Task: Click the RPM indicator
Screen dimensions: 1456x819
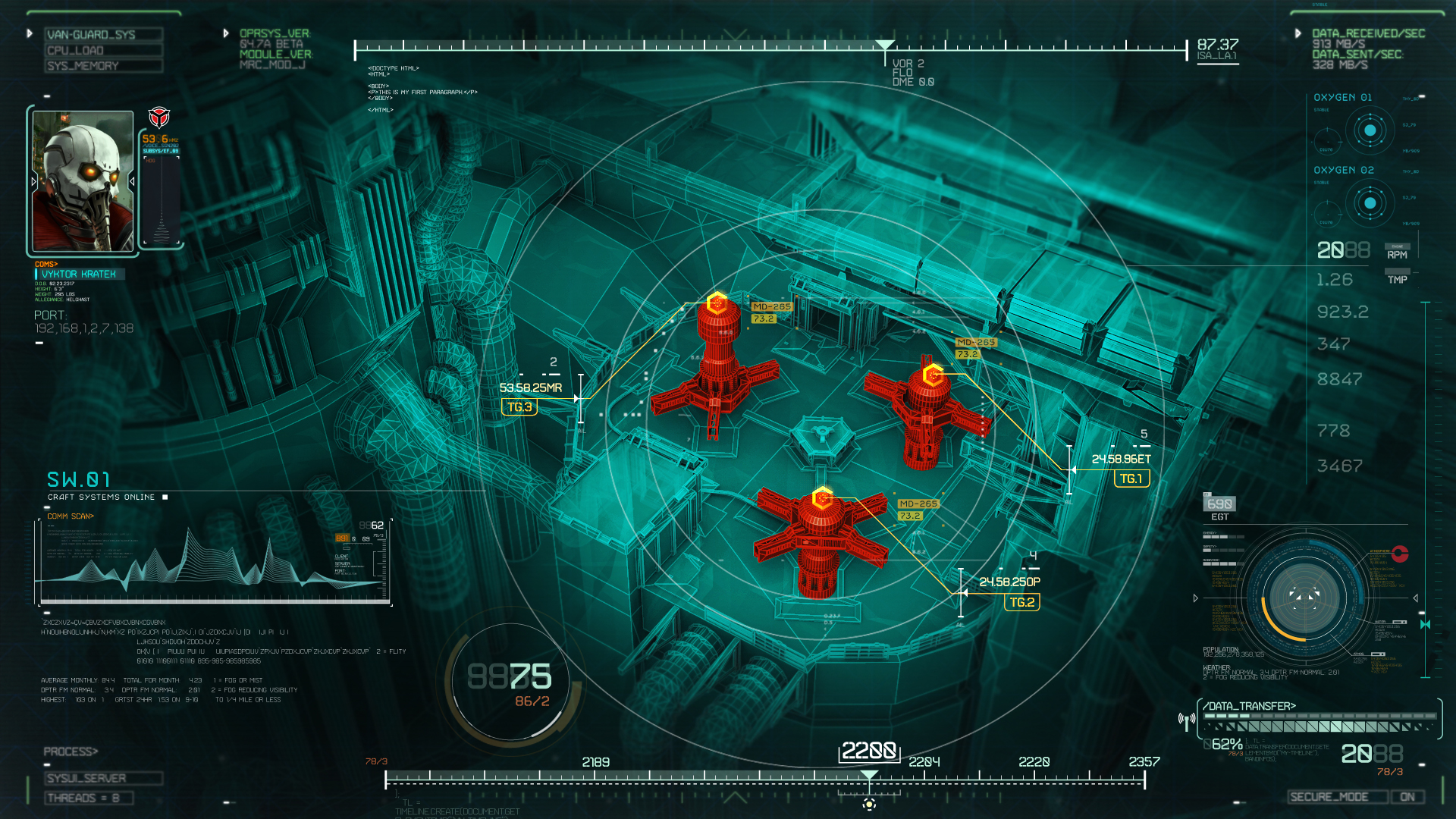Action: tap(1398, 254)
